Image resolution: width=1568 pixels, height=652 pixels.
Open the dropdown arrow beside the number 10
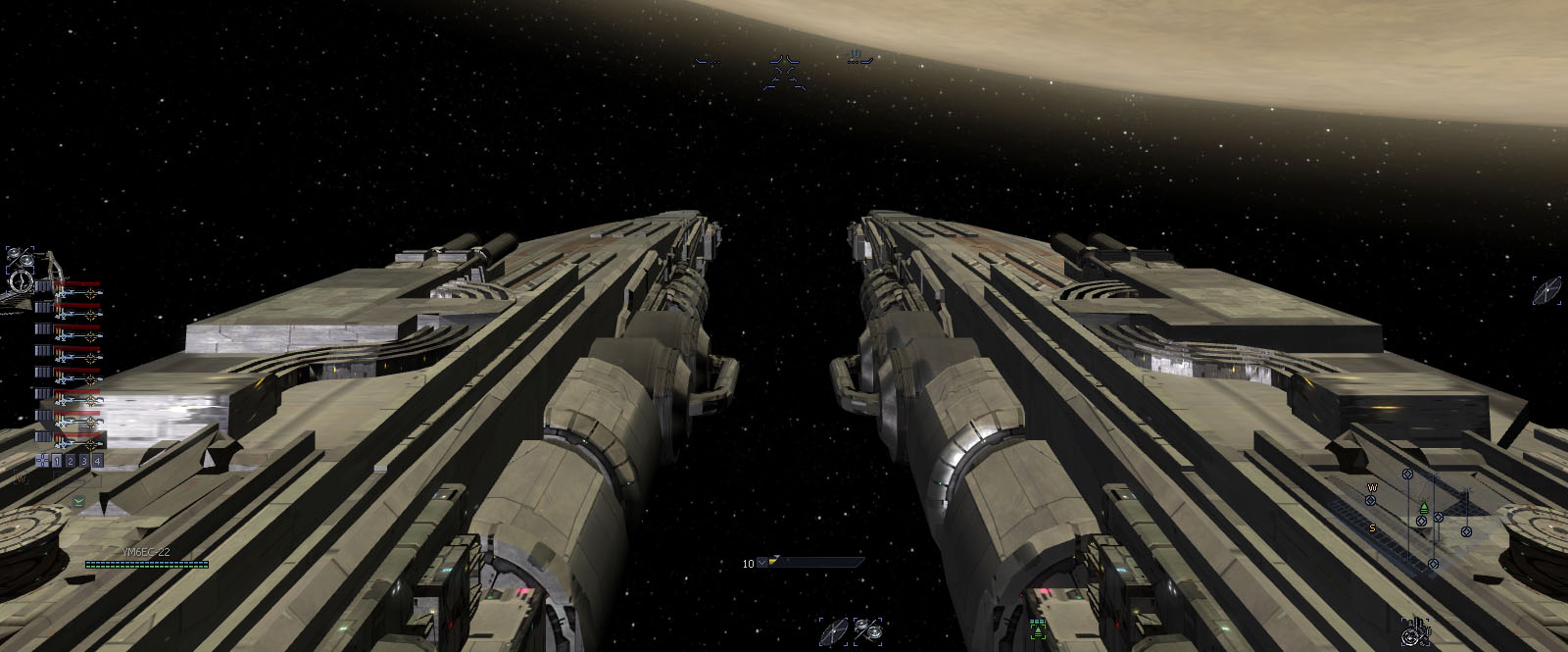[x=761, y=564]
